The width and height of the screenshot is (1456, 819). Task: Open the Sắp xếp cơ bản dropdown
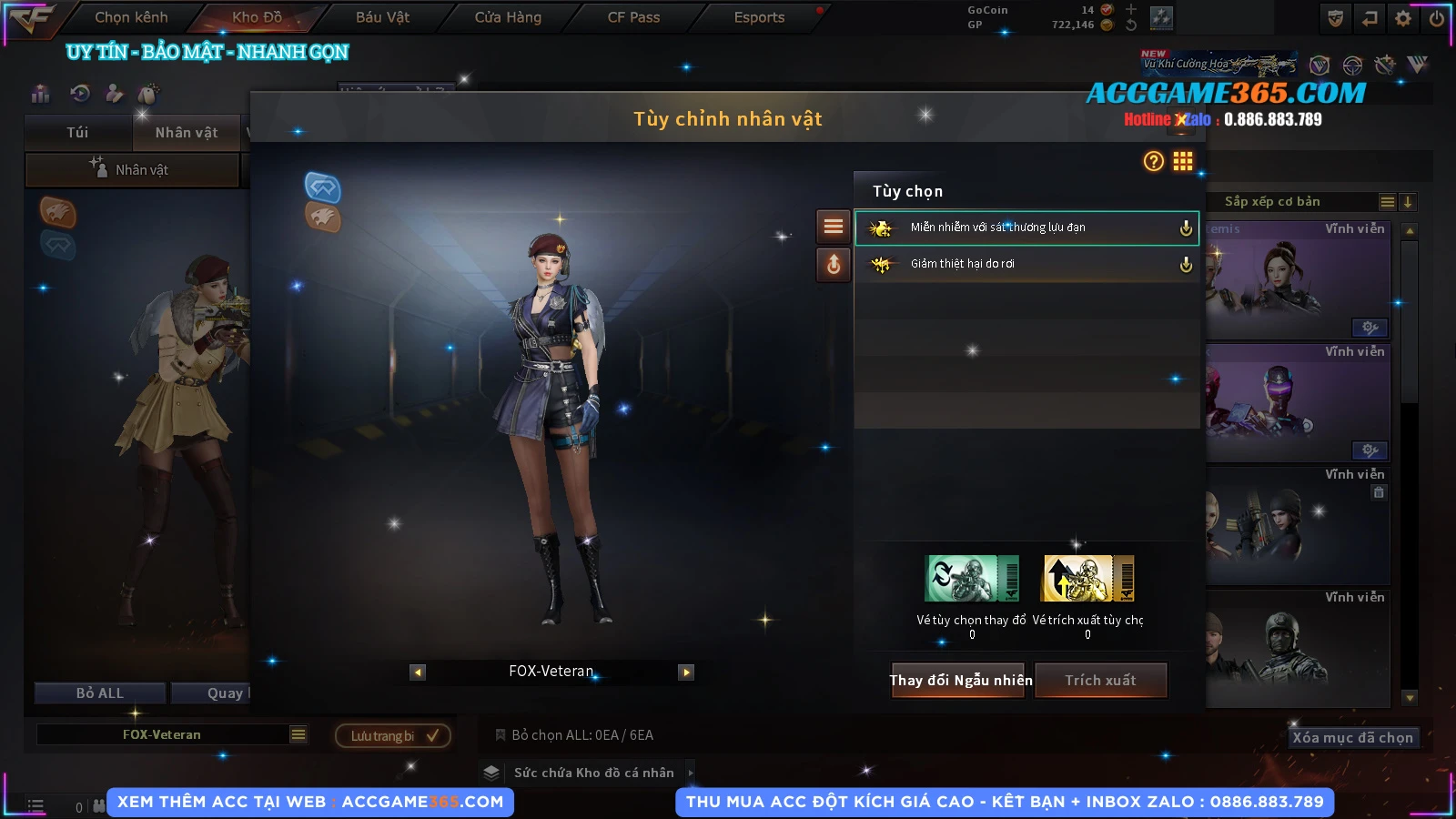click(x=1387, y=202)
